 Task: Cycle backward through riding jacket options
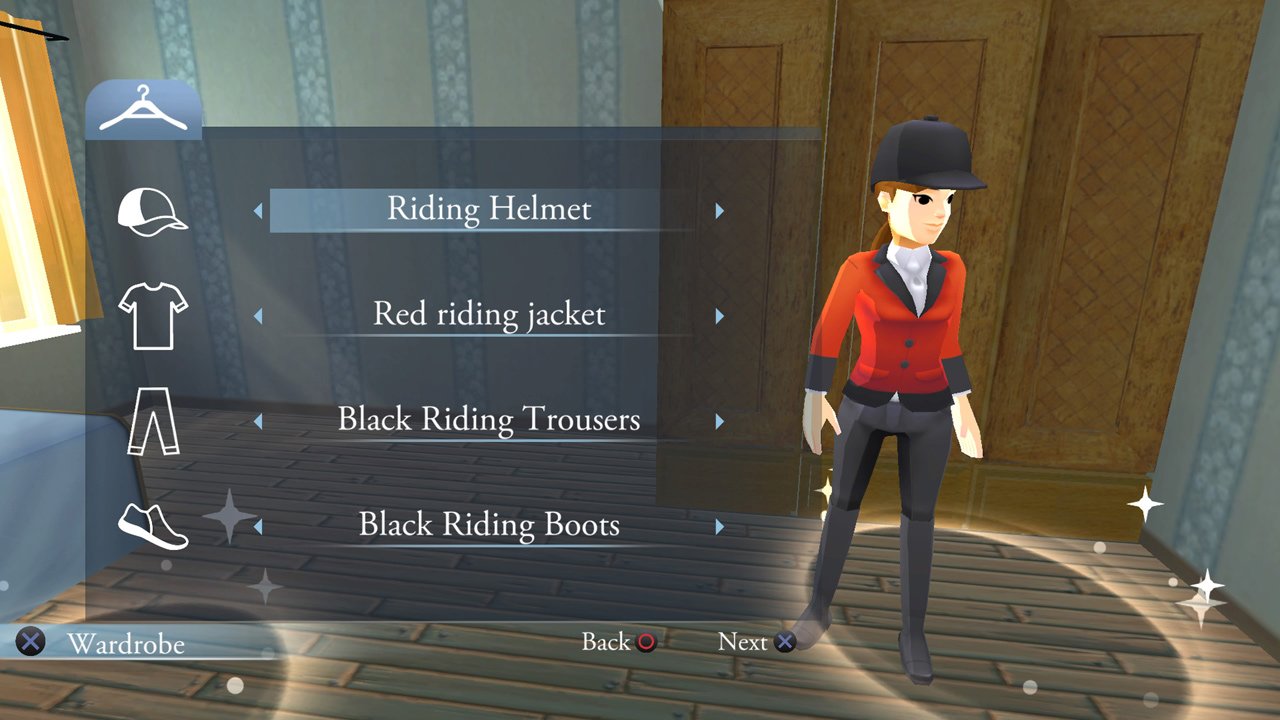coord(259,318)
